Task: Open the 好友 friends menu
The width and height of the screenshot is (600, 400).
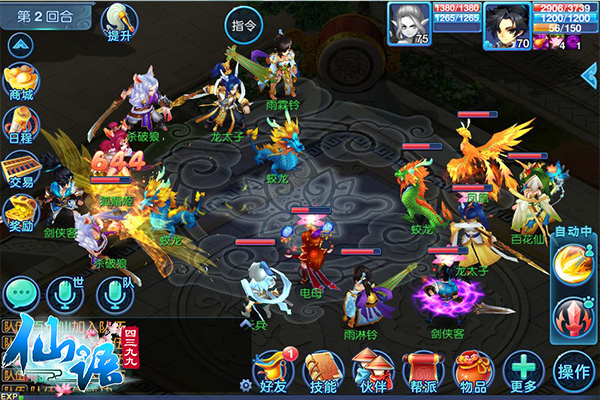Action: click(270, 370)
